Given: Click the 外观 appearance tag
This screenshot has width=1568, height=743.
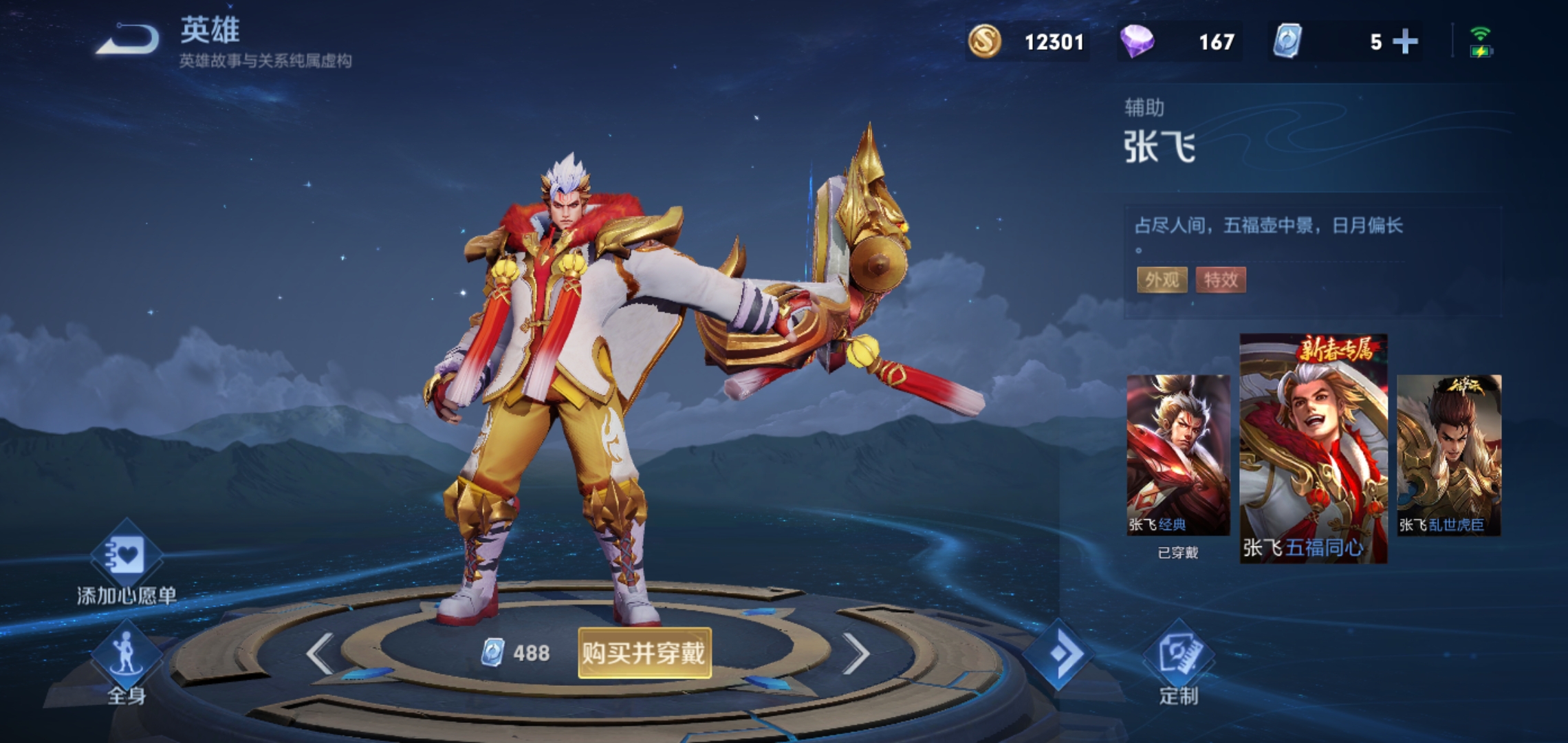Looking at the screenshot, I should (1162, 279).
